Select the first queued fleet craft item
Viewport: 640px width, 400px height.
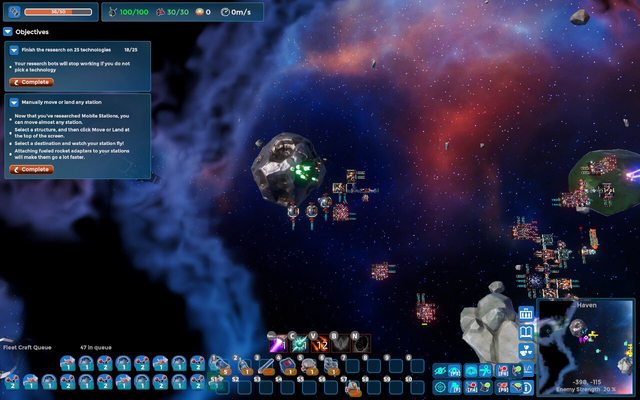point(68,363)
